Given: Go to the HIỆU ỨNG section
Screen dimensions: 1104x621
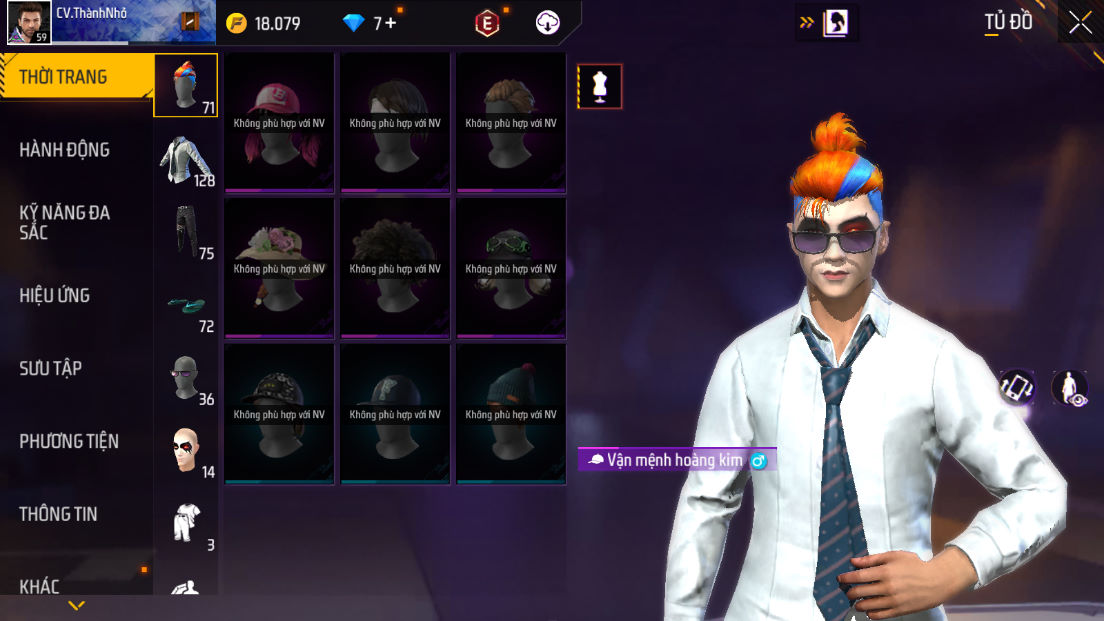Looking at the screenshot, I should tap(55, 295).
